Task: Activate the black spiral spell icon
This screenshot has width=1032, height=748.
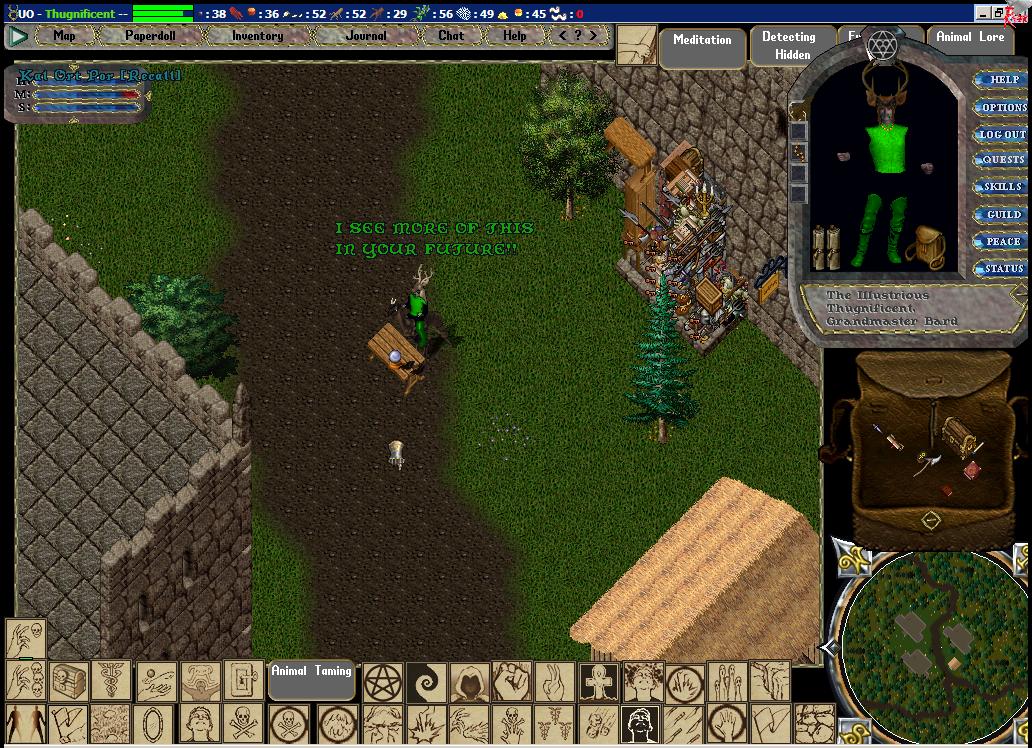Action: [x=426, y=681]
